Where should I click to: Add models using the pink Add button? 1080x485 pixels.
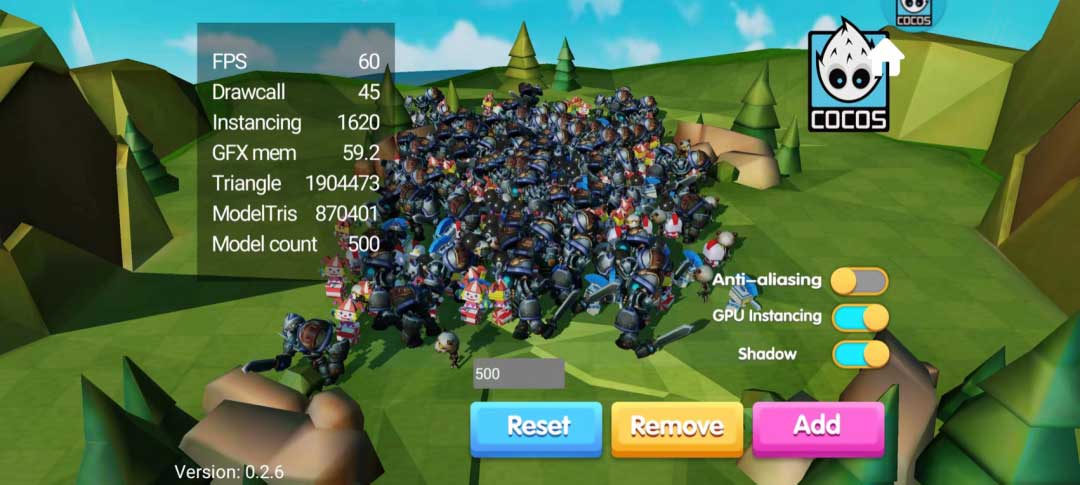817,426
